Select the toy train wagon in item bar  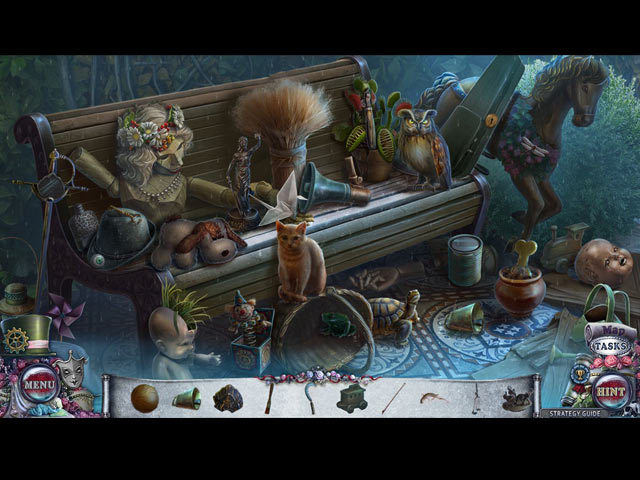click(x=352, y=397)
